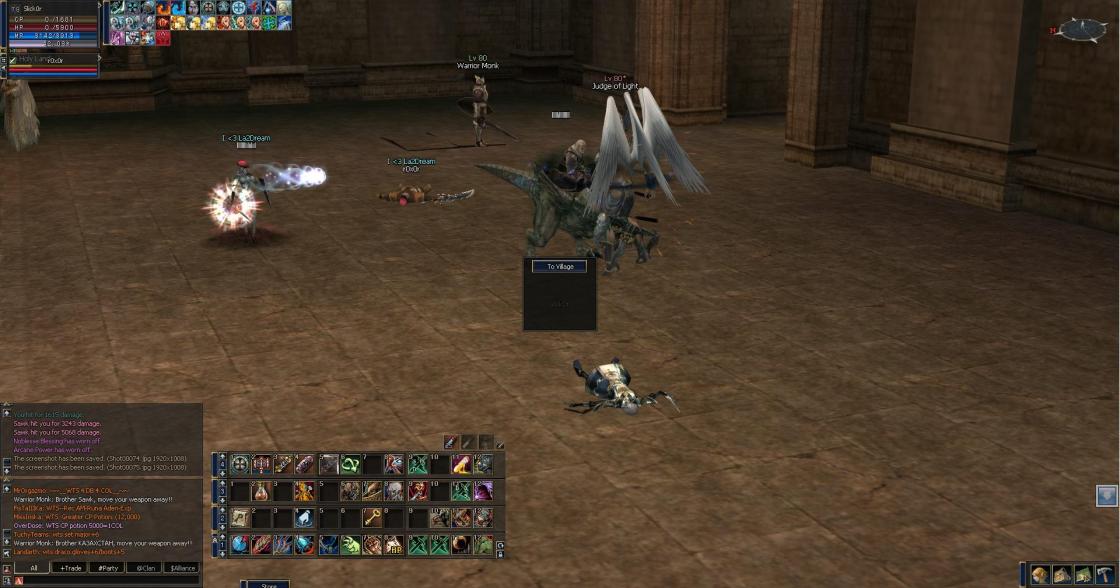
Task: Click the blue down-arrow notification button
Action: pyautogui.click(x=1106, y=495)
